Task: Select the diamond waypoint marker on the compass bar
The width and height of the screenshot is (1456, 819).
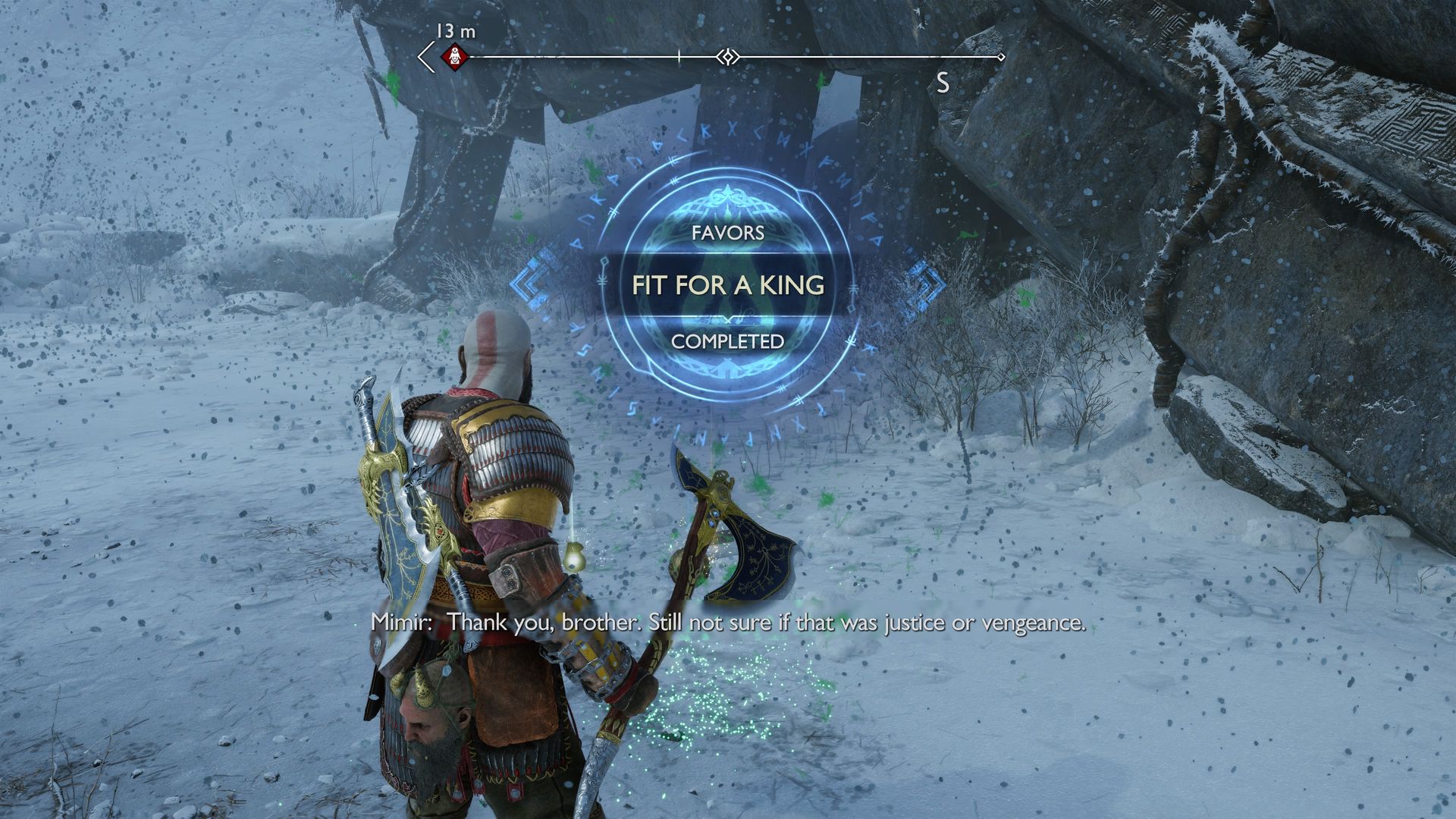Action: pos(727,57)
